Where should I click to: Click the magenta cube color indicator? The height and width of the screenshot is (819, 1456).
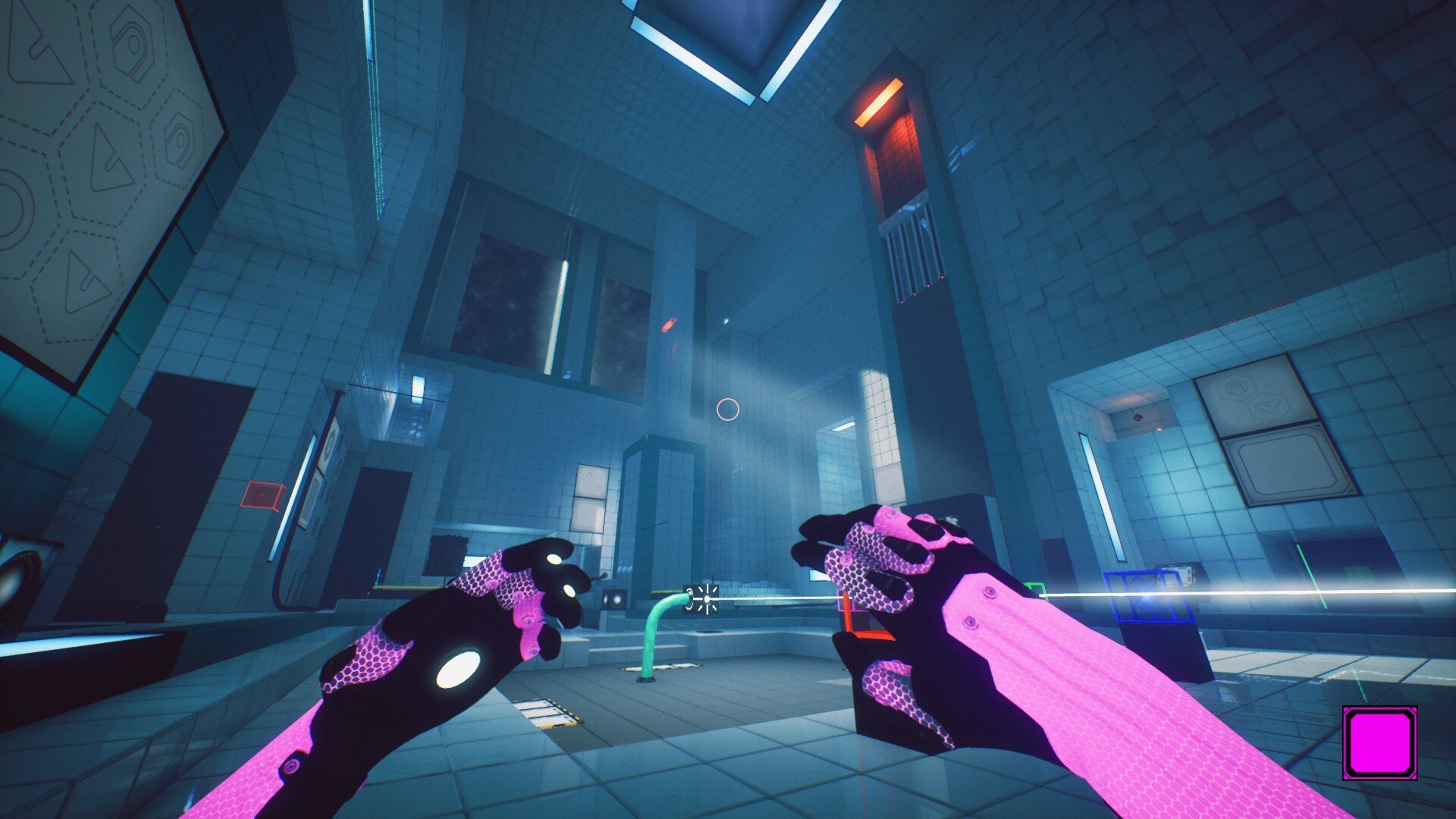[x=1379, y=742]
